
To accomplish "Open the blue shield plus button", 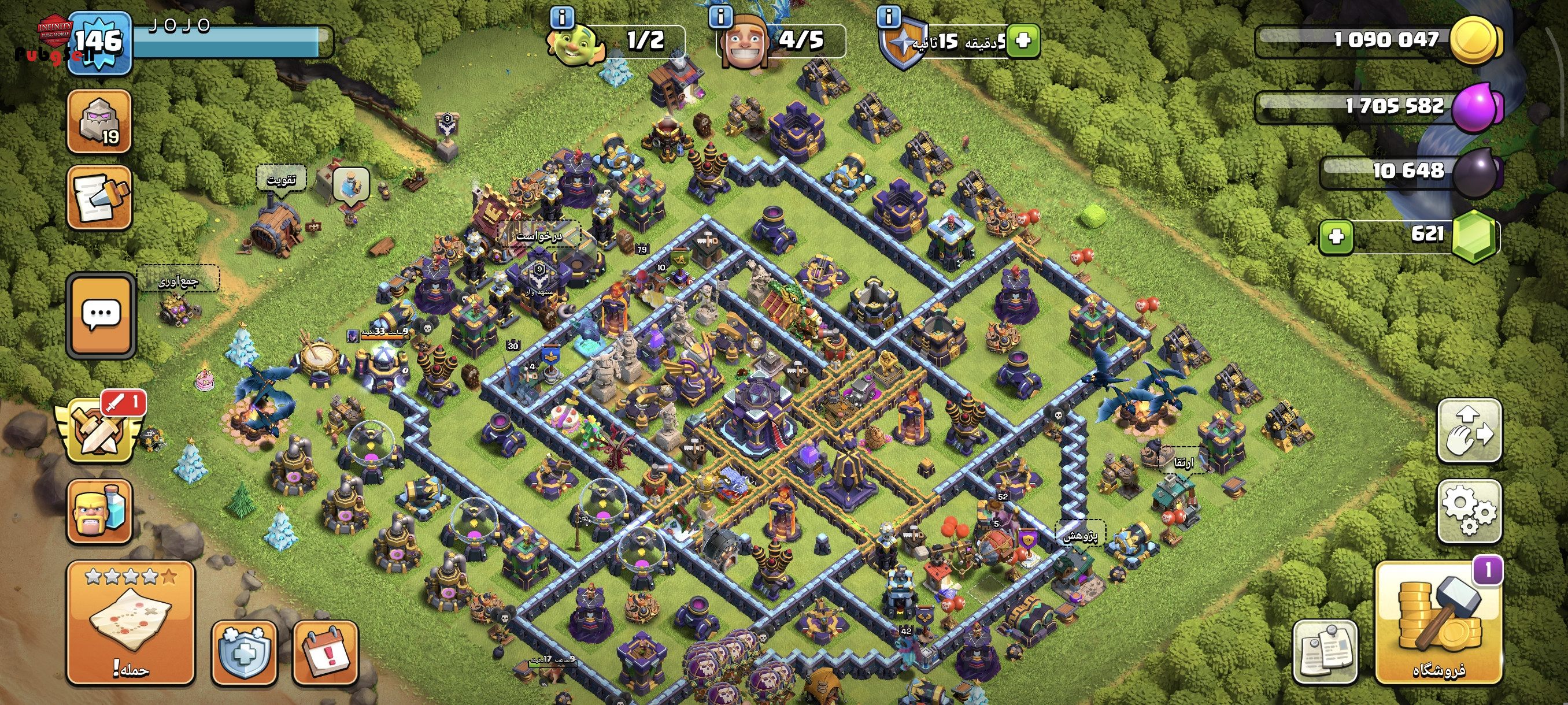I will (244, 652).
